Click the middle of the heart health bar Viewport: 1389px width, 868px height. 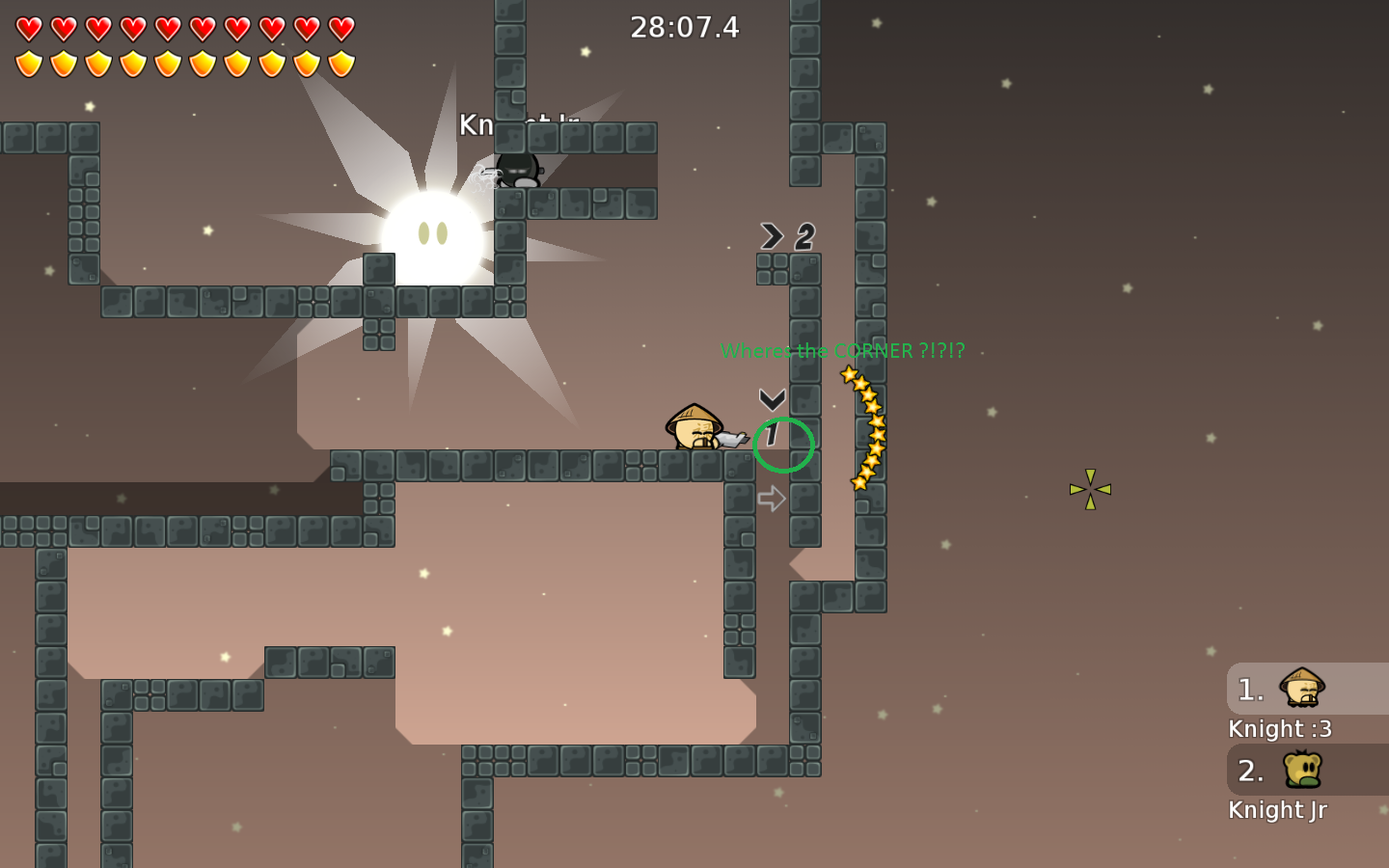tap(183, 28)
